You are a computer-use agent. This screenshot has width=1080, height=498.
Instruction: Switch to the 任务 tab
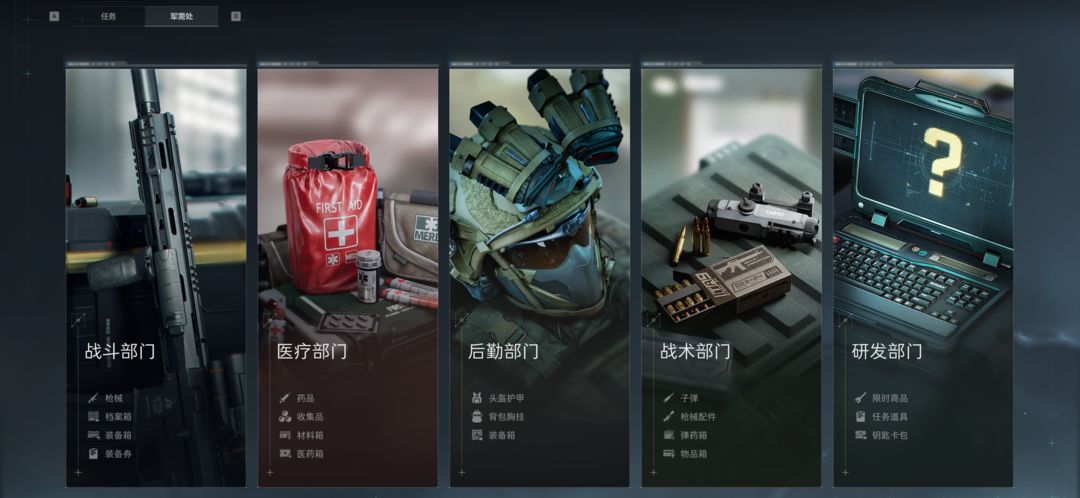(108, 17)
